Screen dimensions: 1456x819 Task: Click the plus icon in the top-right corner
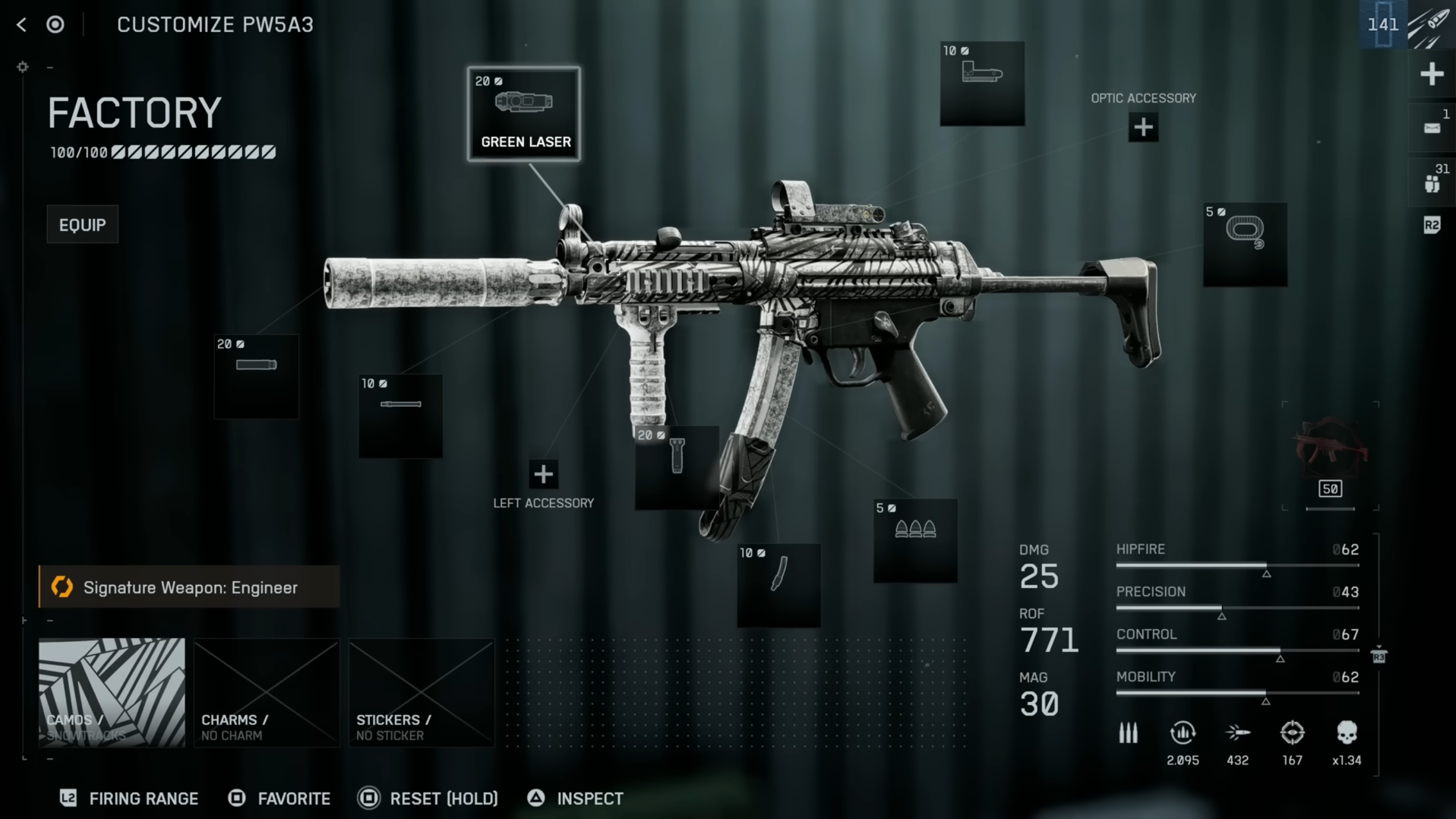click(1432, 74)
